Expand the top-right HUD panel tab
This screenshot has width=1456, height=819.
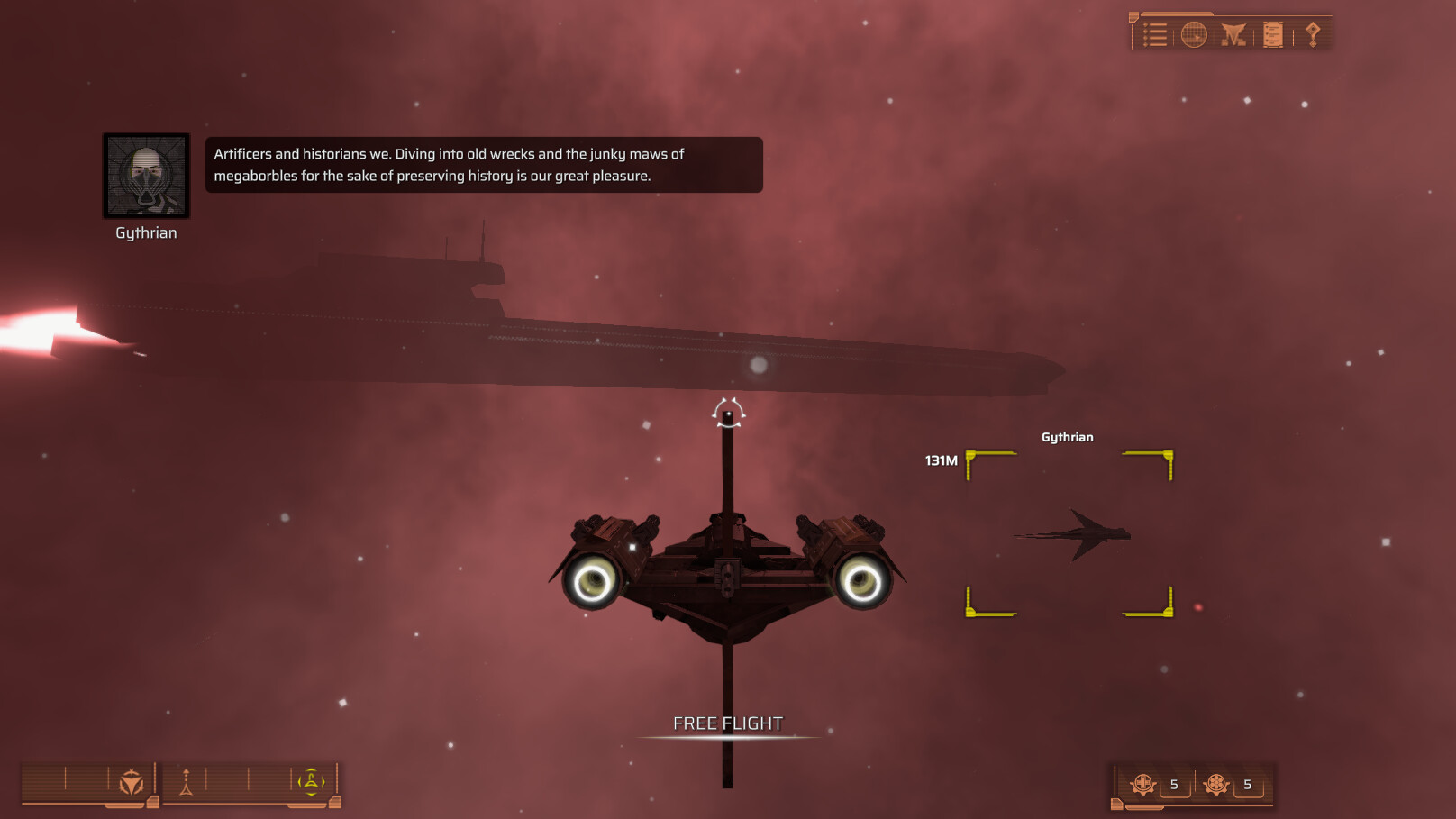[1133, 15]
